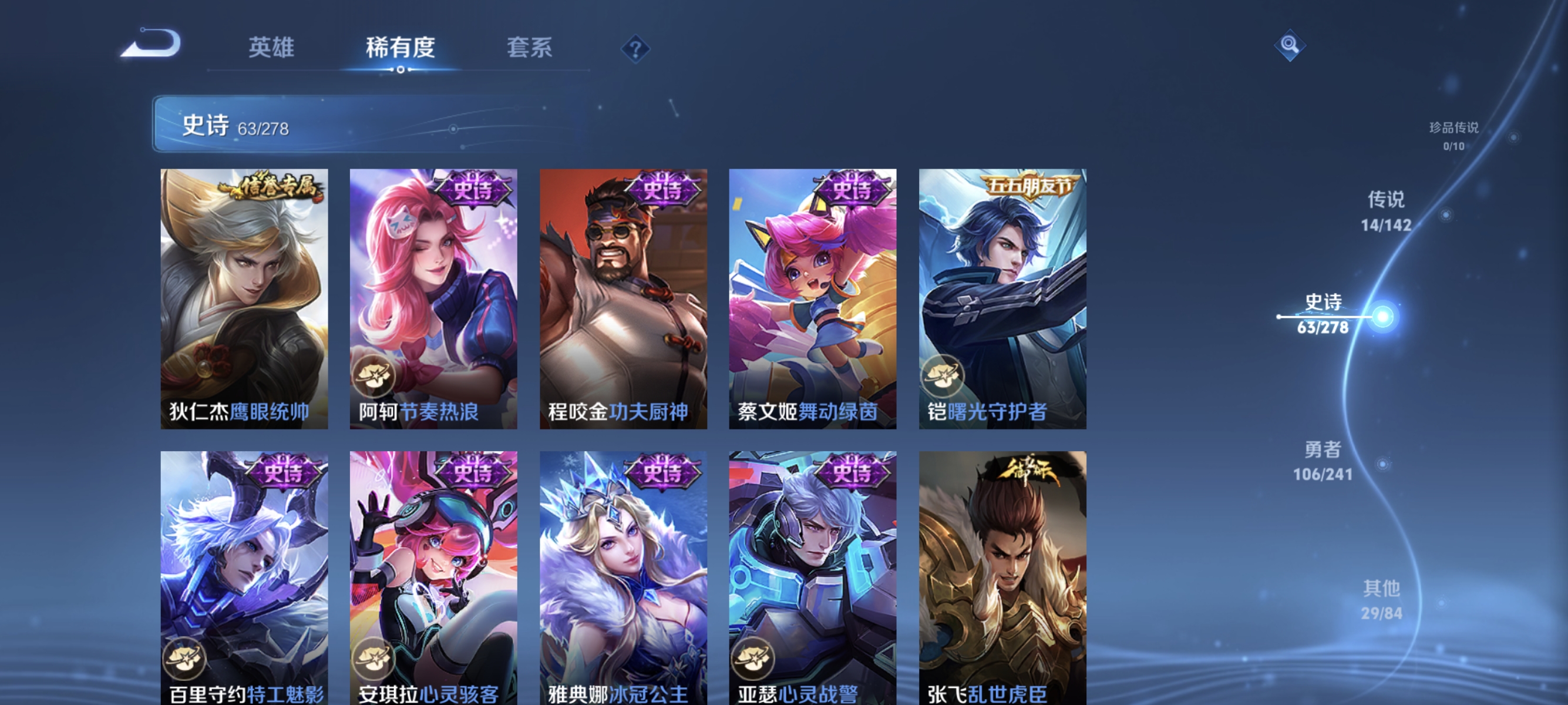Open the search magnifier icon
This screenshot has width=1568, height=705.
tap(1291, 45)
